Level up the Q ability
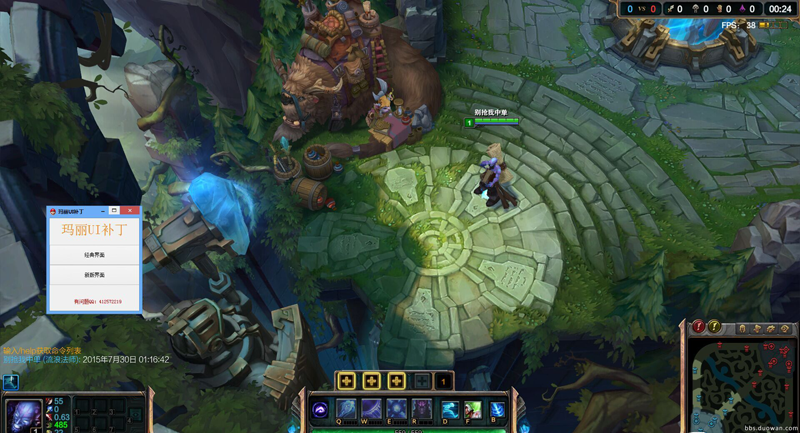 (346, 381)
